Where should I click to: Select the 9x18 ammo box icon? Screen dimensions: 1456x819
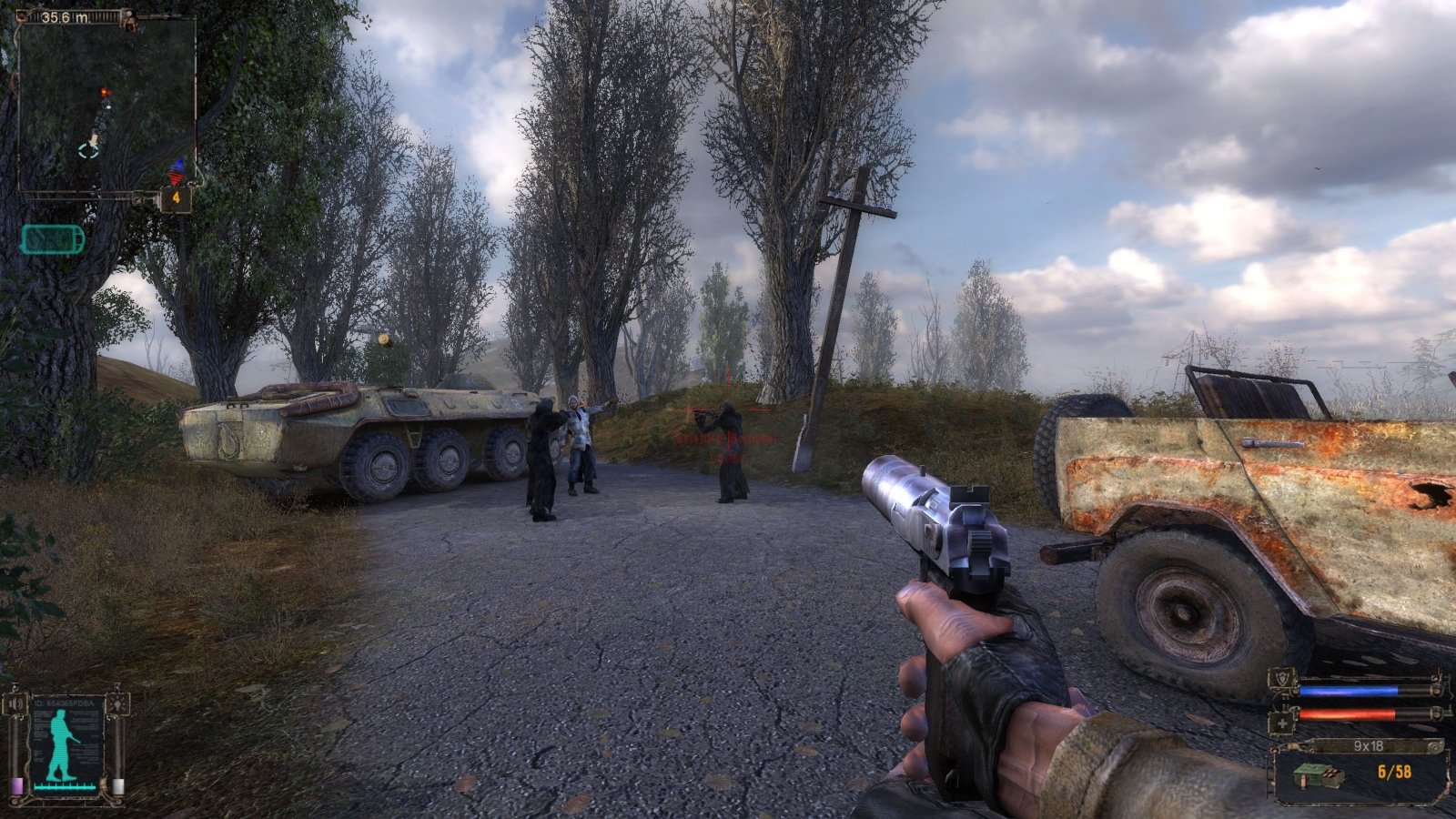(x=1318, y=775)
